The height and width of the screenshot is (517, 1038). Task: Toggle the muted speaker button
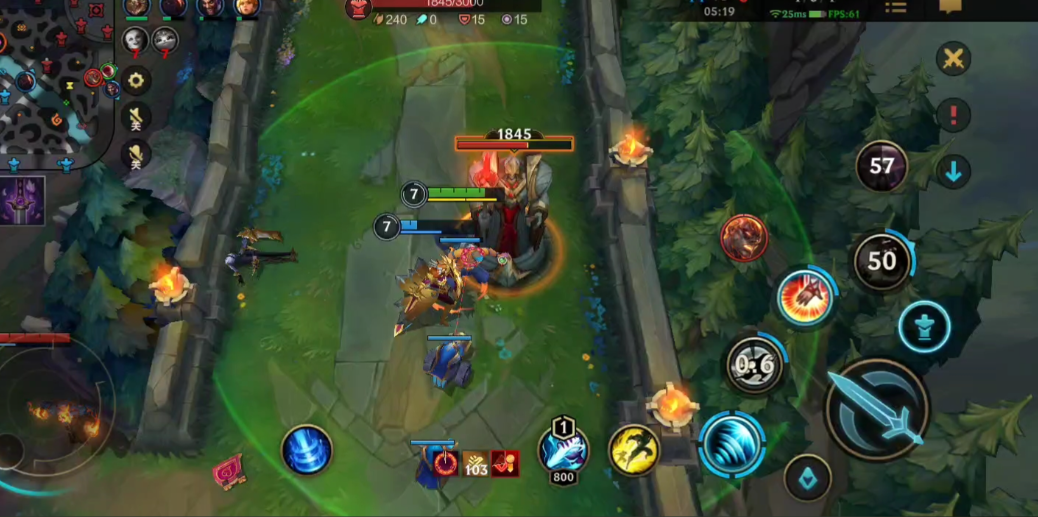coord(136,117)
